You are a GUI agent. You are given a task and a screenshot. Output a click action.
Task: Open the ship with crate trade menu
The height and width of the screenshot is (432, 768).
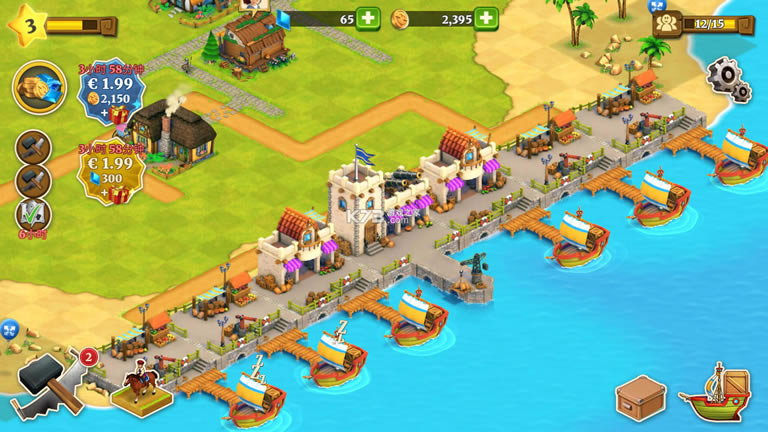(x=714, y=393)
